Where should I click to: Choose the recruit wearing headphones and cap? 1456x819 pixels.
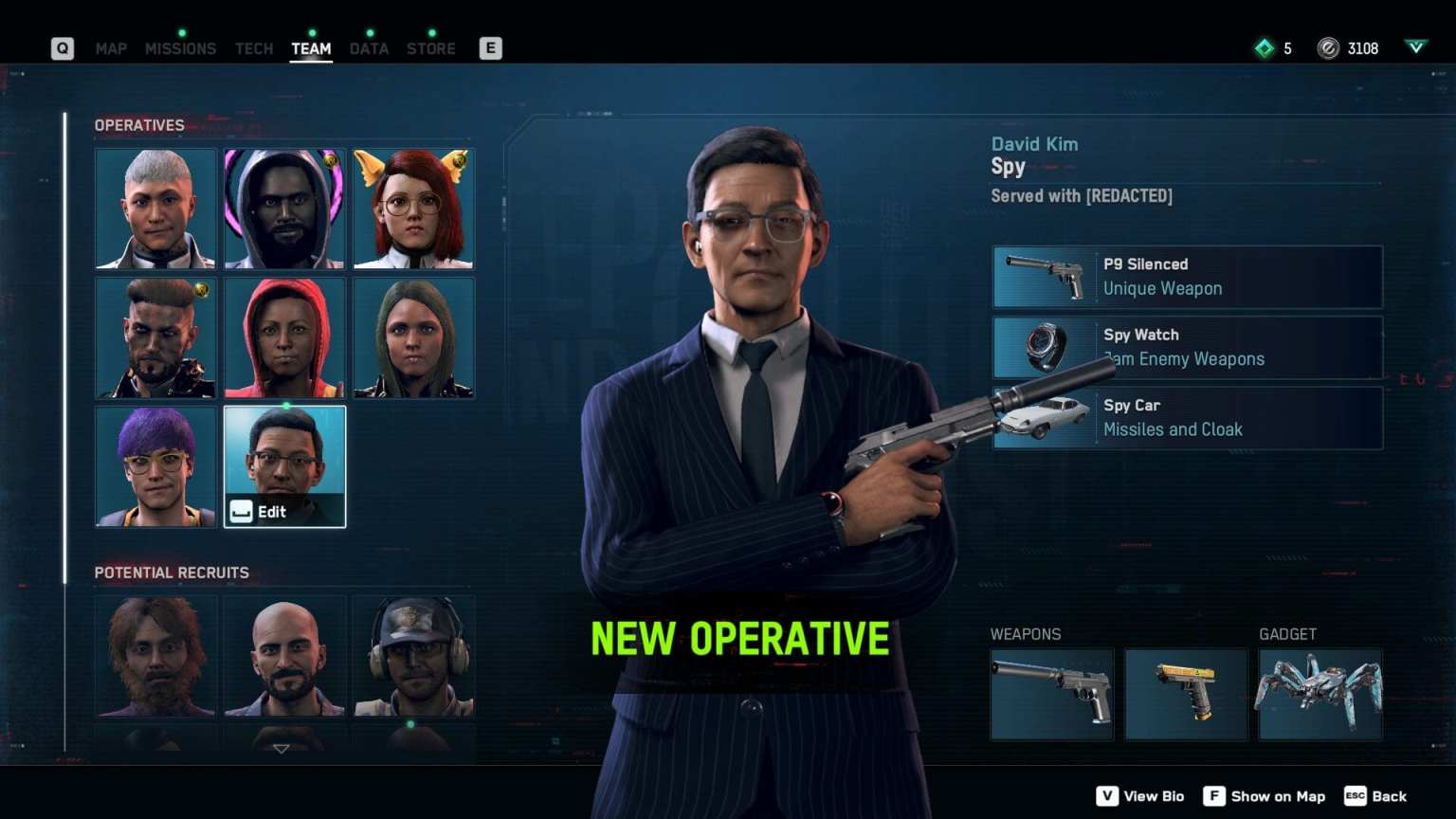coord(413,656)
